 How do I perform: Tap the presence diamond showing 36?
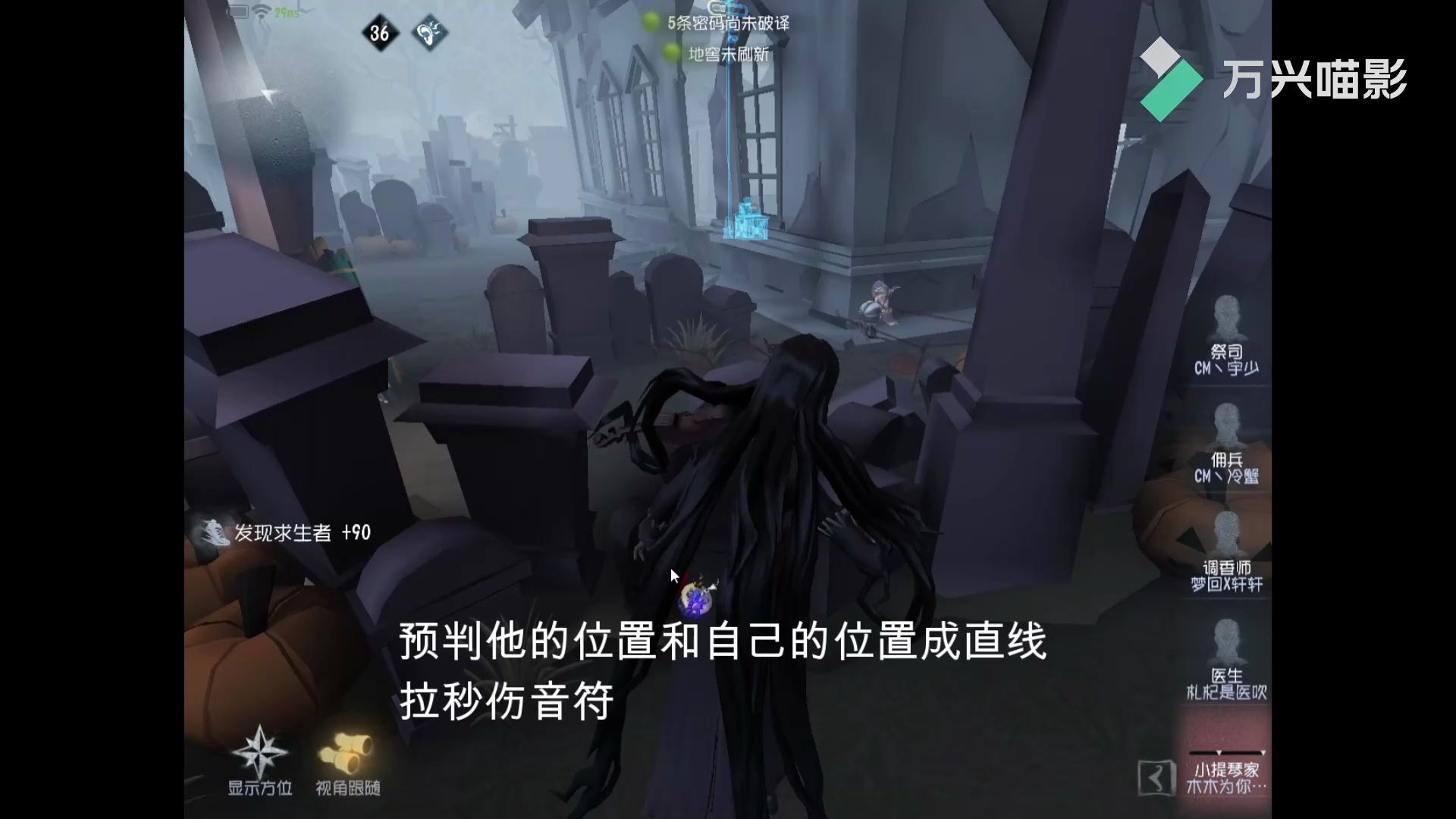pos(381,33)
